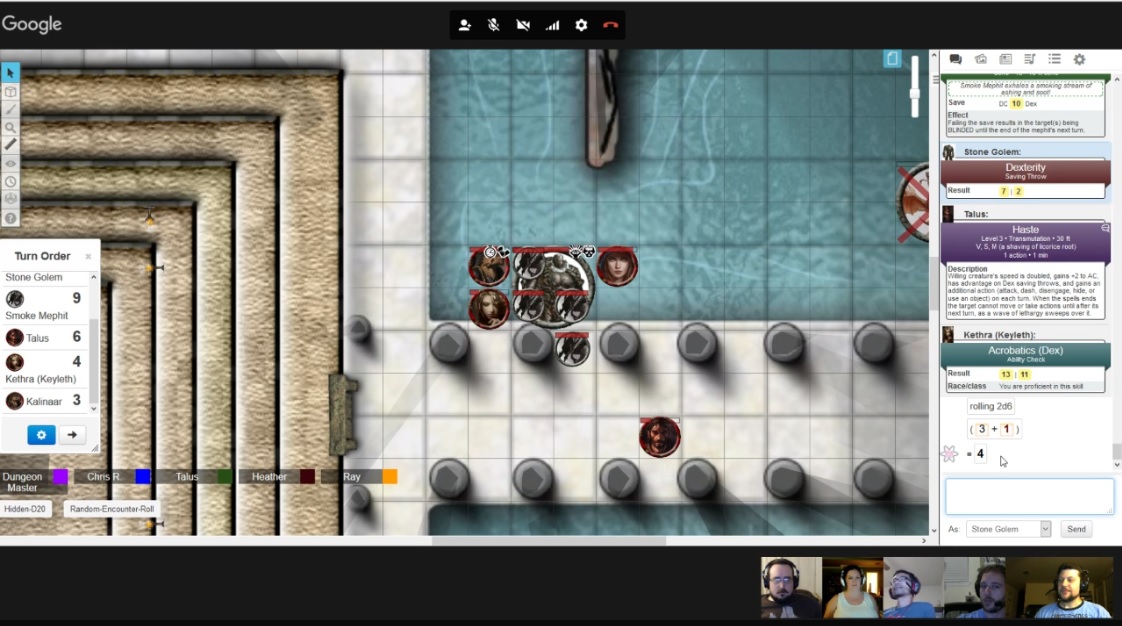The width and height of the screenshot is (1122, 626).
Task: Switch to the chat tab
Action: click(x=955, y=60)
